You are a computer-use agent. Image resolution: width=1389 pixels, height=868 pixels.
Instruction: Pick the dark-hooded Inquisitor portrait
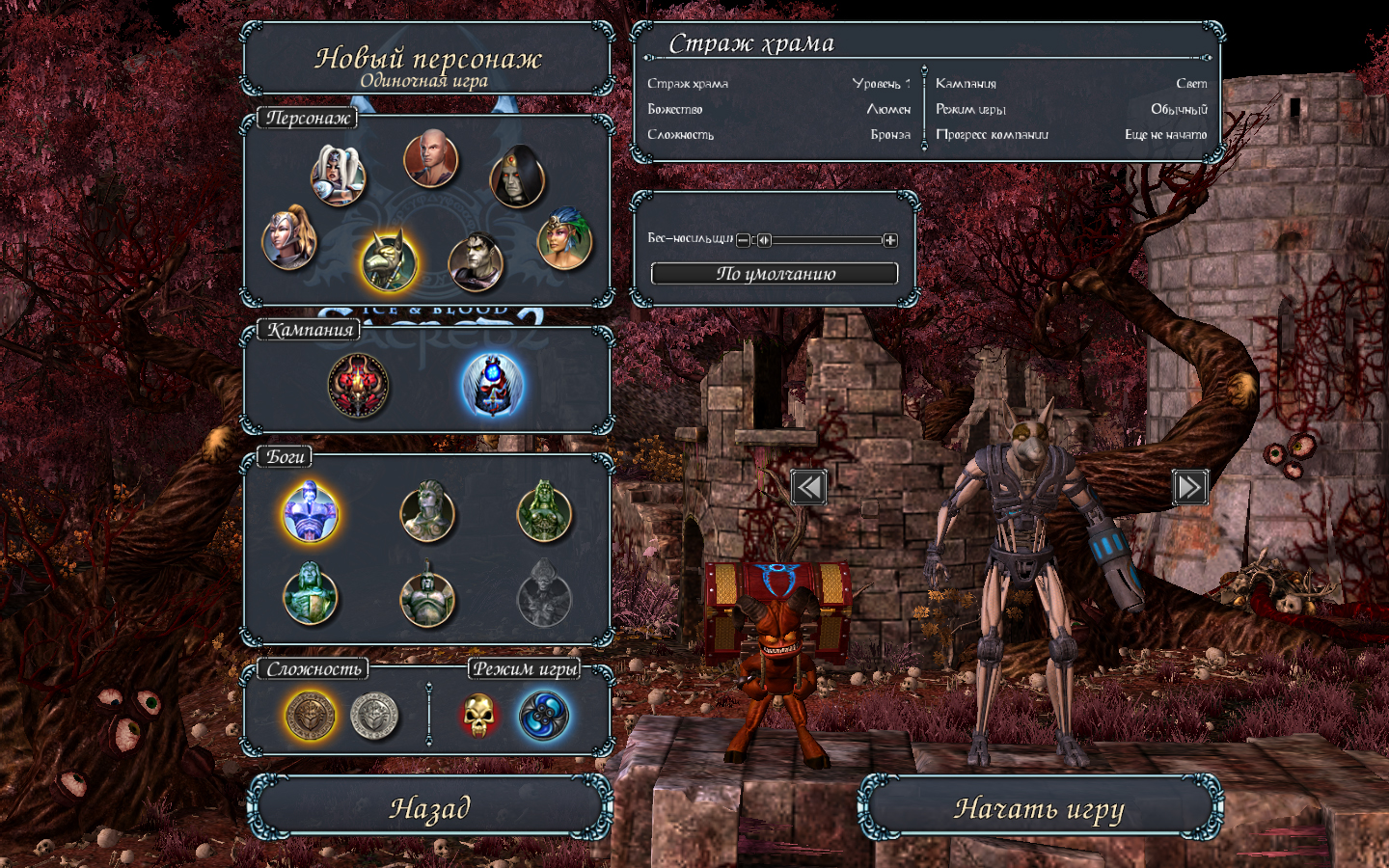tap(518, 177)
